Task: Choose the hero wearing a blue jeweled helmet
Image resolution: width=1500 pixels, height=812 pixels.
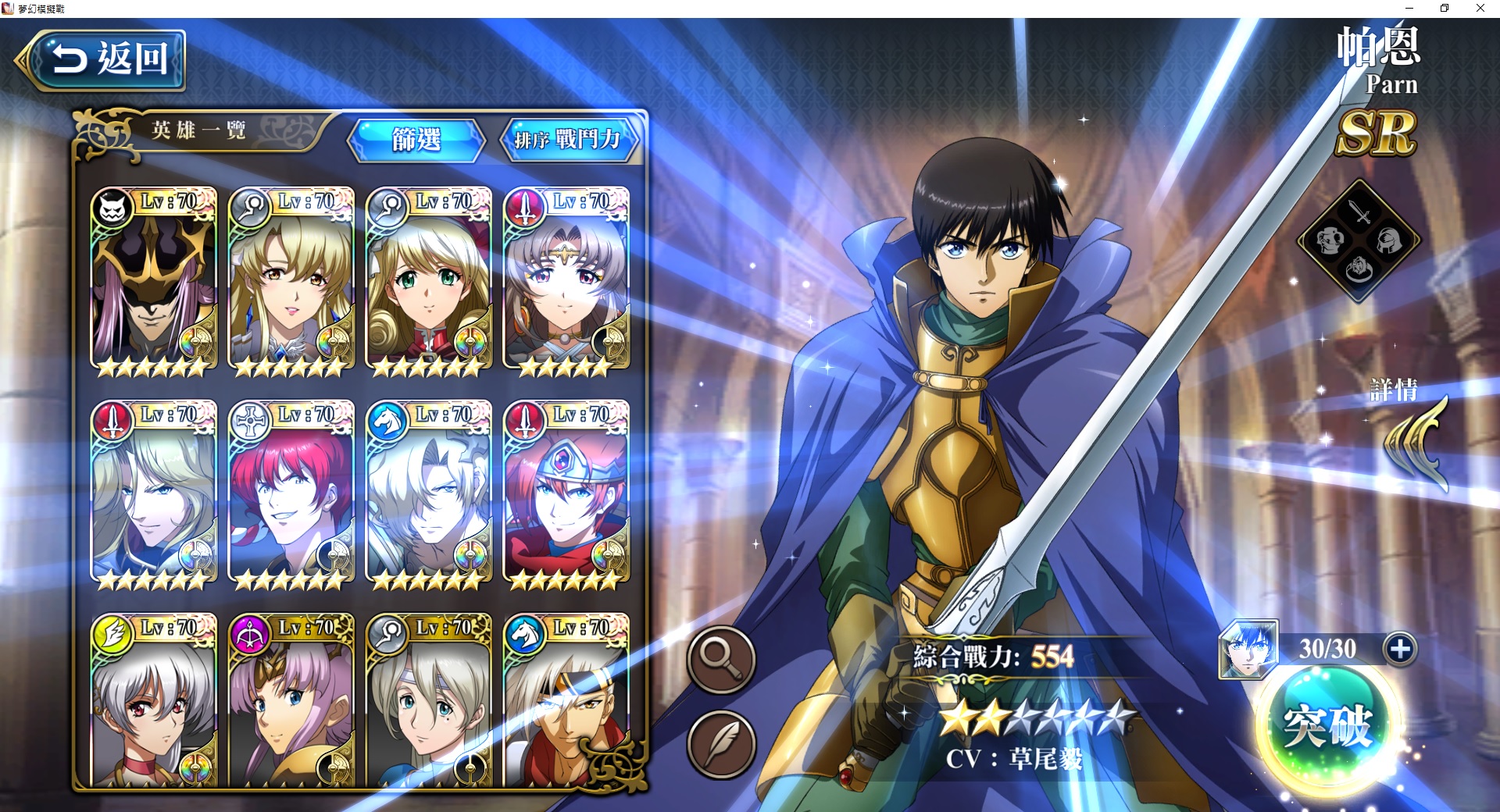Action: coord(566,492)
